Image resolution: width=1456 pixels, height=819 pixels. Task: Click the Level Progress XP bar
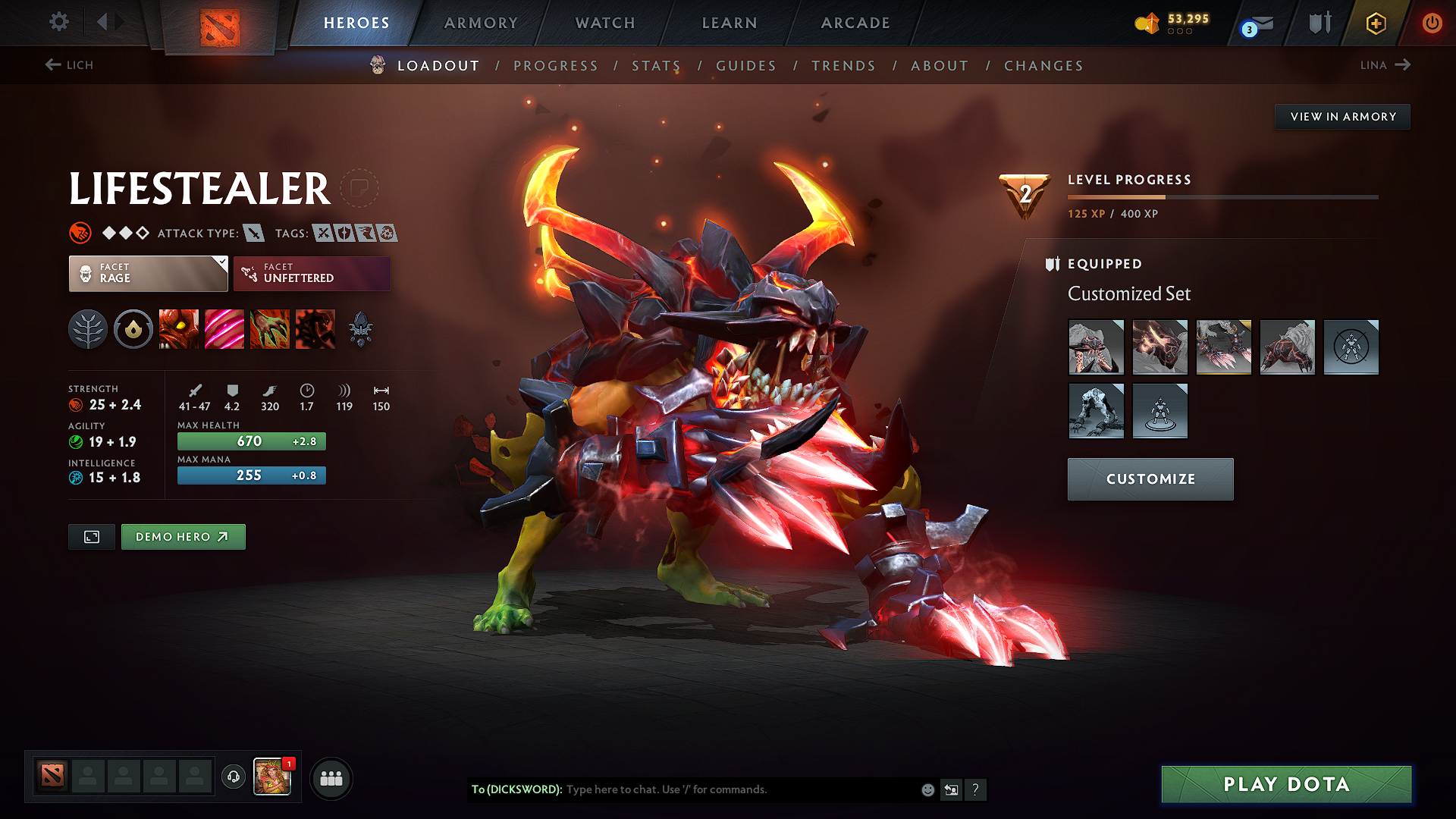coord(1221,196)
